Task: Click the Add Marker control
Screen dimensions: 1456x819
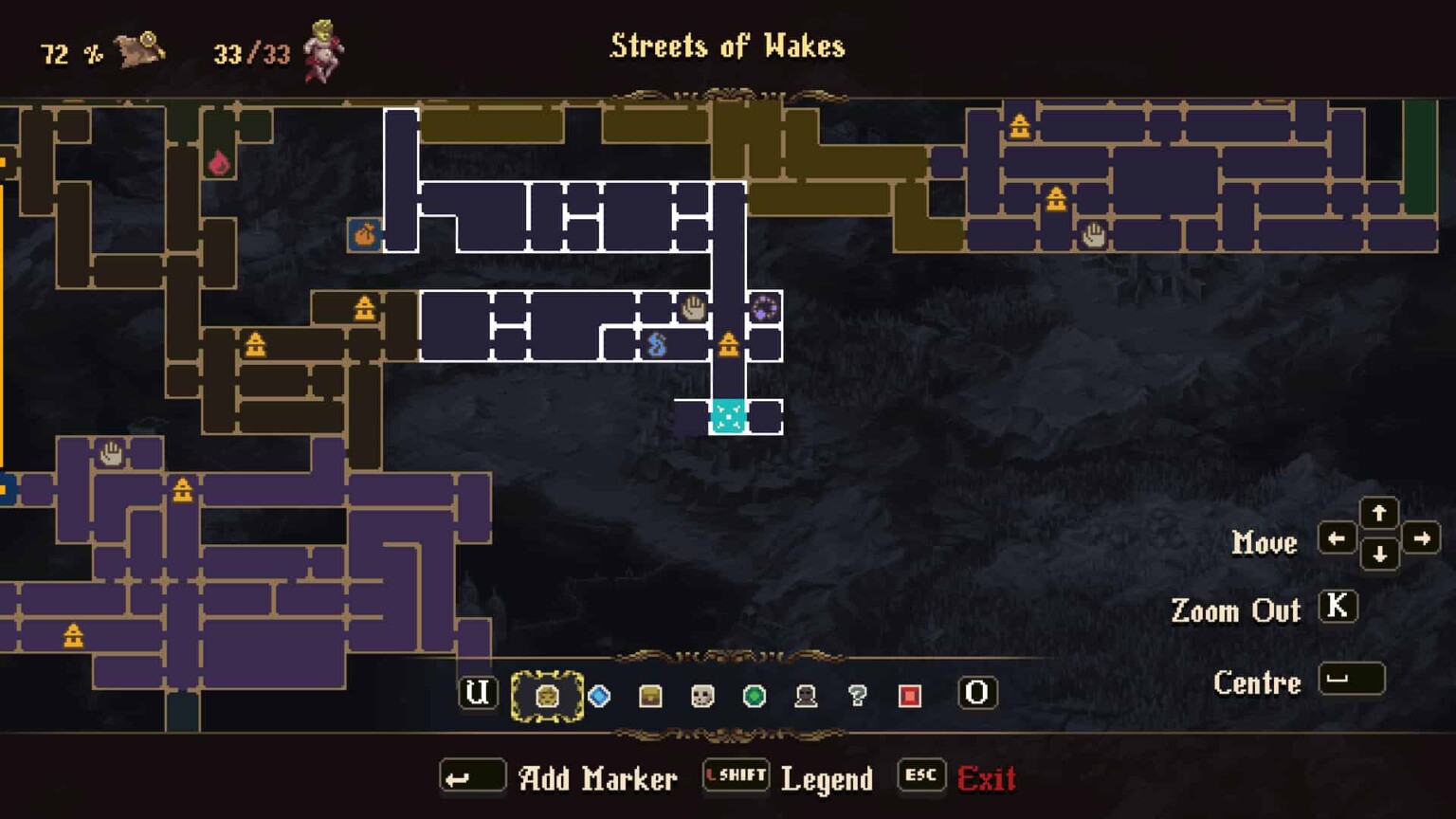Action: [597, 777]
